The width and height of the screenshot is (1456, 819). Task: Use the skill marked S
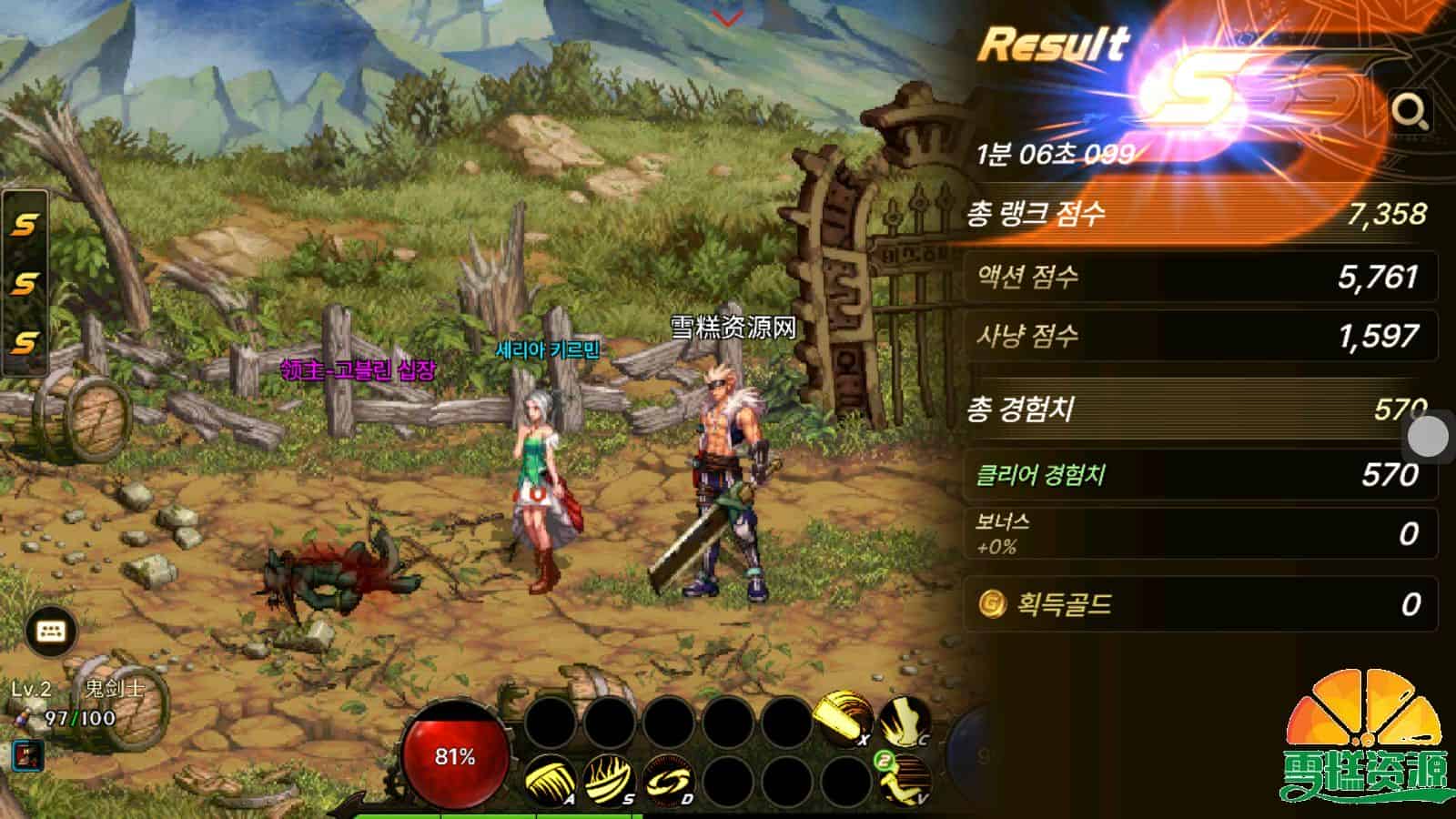[x=608, y=780]
